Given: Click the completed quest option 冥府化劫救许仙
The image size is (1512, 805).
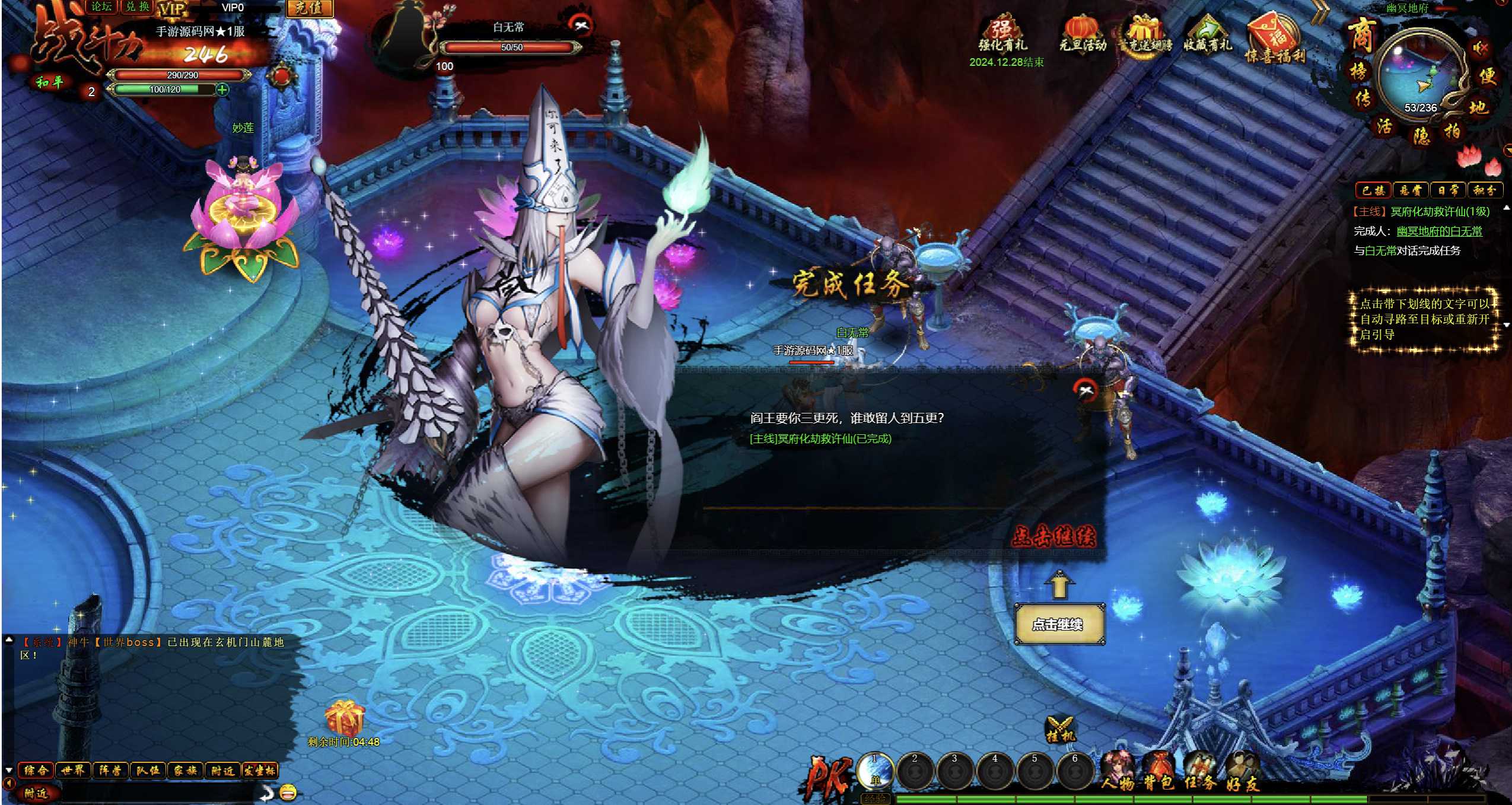Looking at the screenshot, I should [x=820, y=439].
